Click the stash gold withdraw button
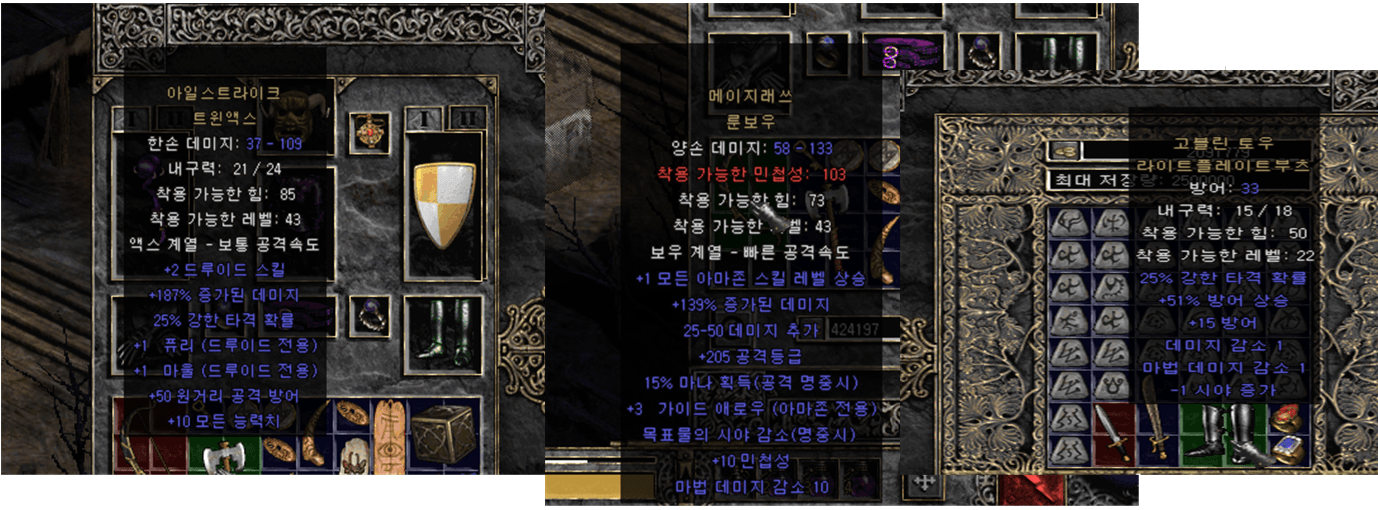This screenshot has width=1378, height=510. pyautogui.click(x=1060, y=150)
